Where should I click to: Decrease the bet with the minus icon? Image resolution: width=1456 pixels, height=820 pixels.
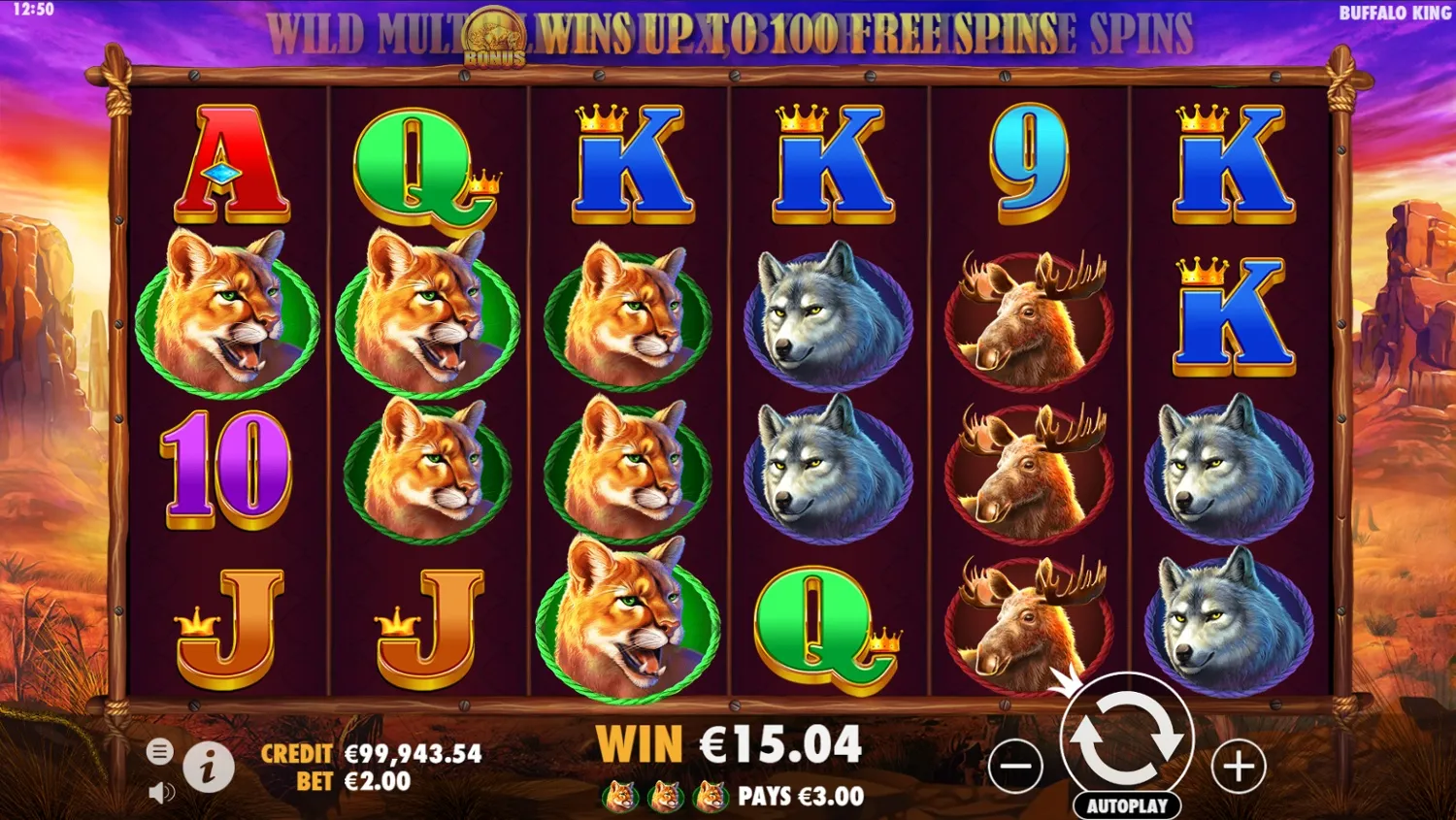1017,767
